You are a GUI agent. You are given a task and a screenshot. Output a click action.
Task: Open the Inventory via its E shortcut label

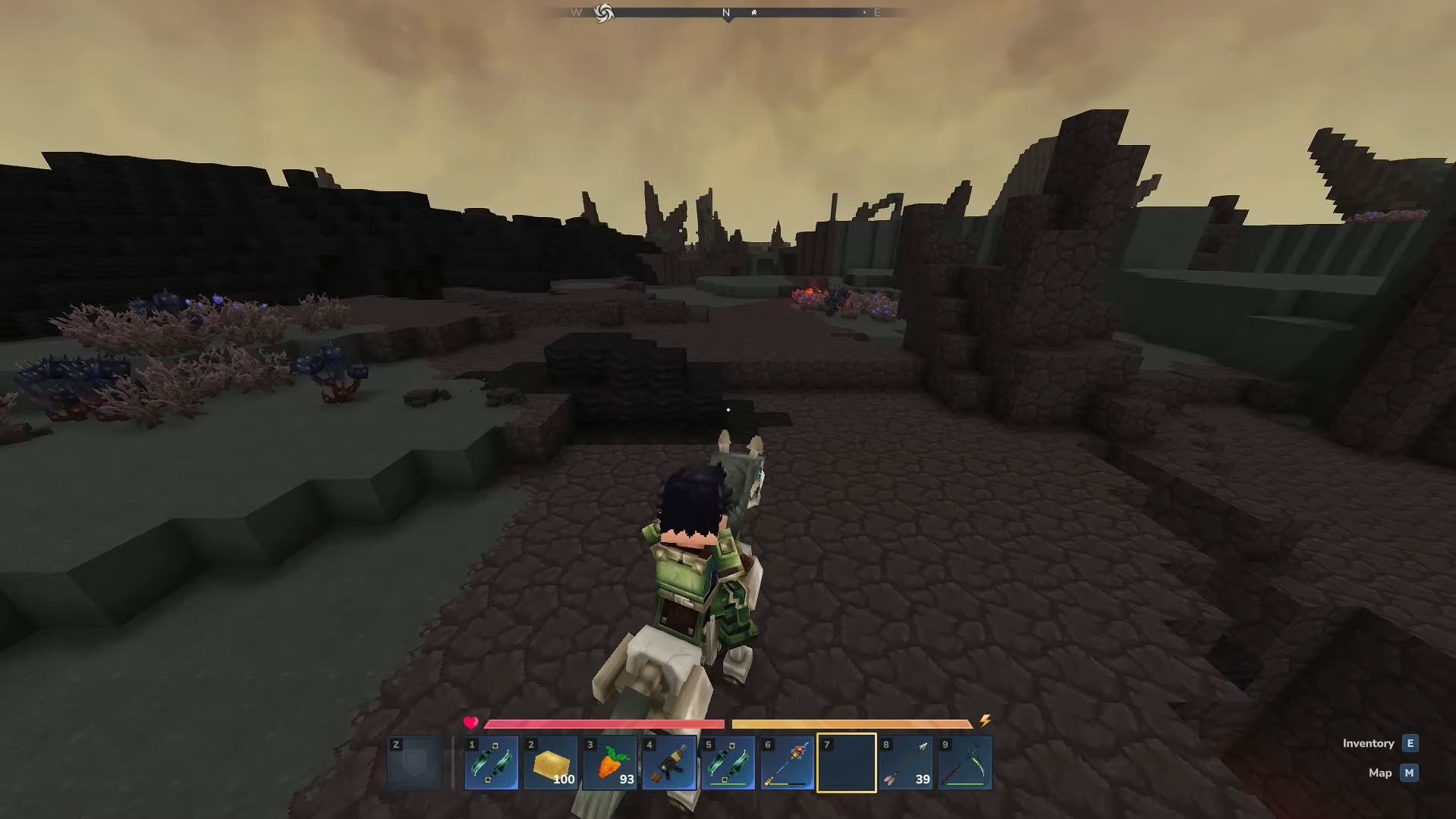tap(1411, 744)
